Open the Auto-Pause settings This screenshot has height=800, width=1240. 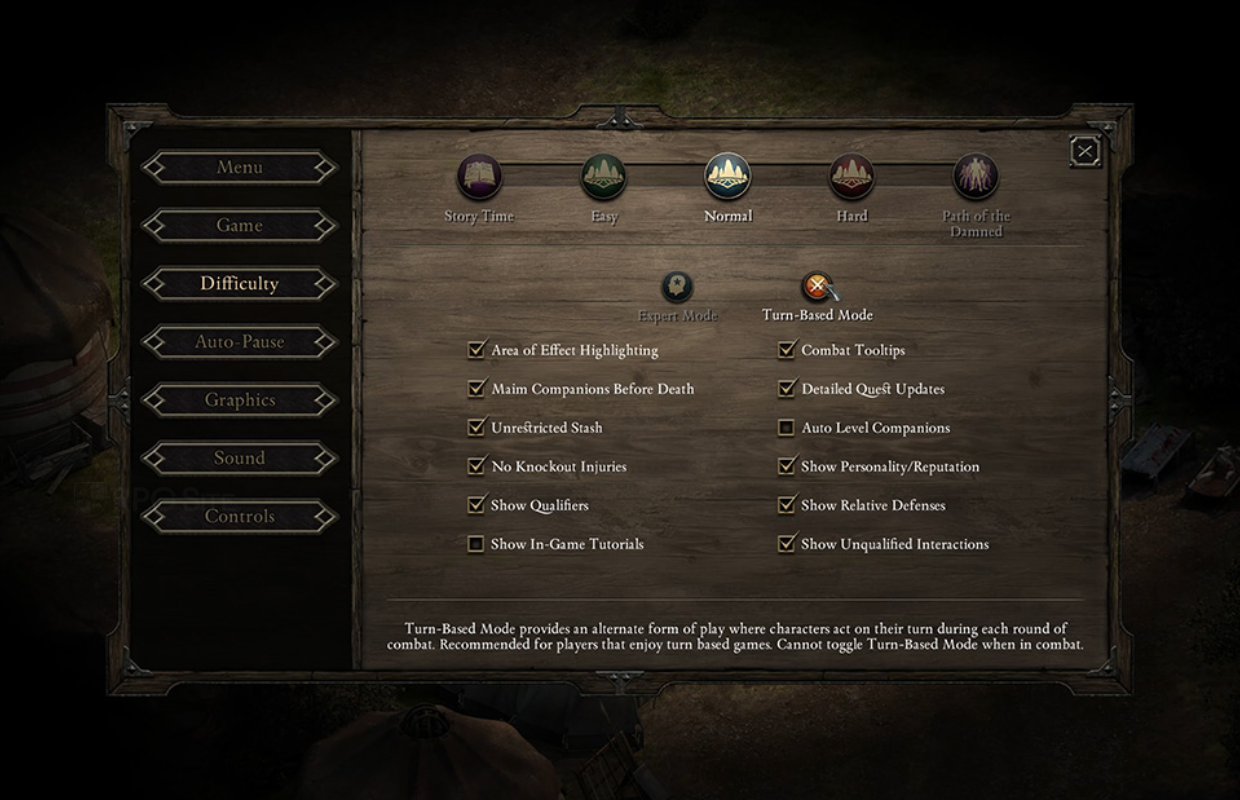[x=239, y=342]
